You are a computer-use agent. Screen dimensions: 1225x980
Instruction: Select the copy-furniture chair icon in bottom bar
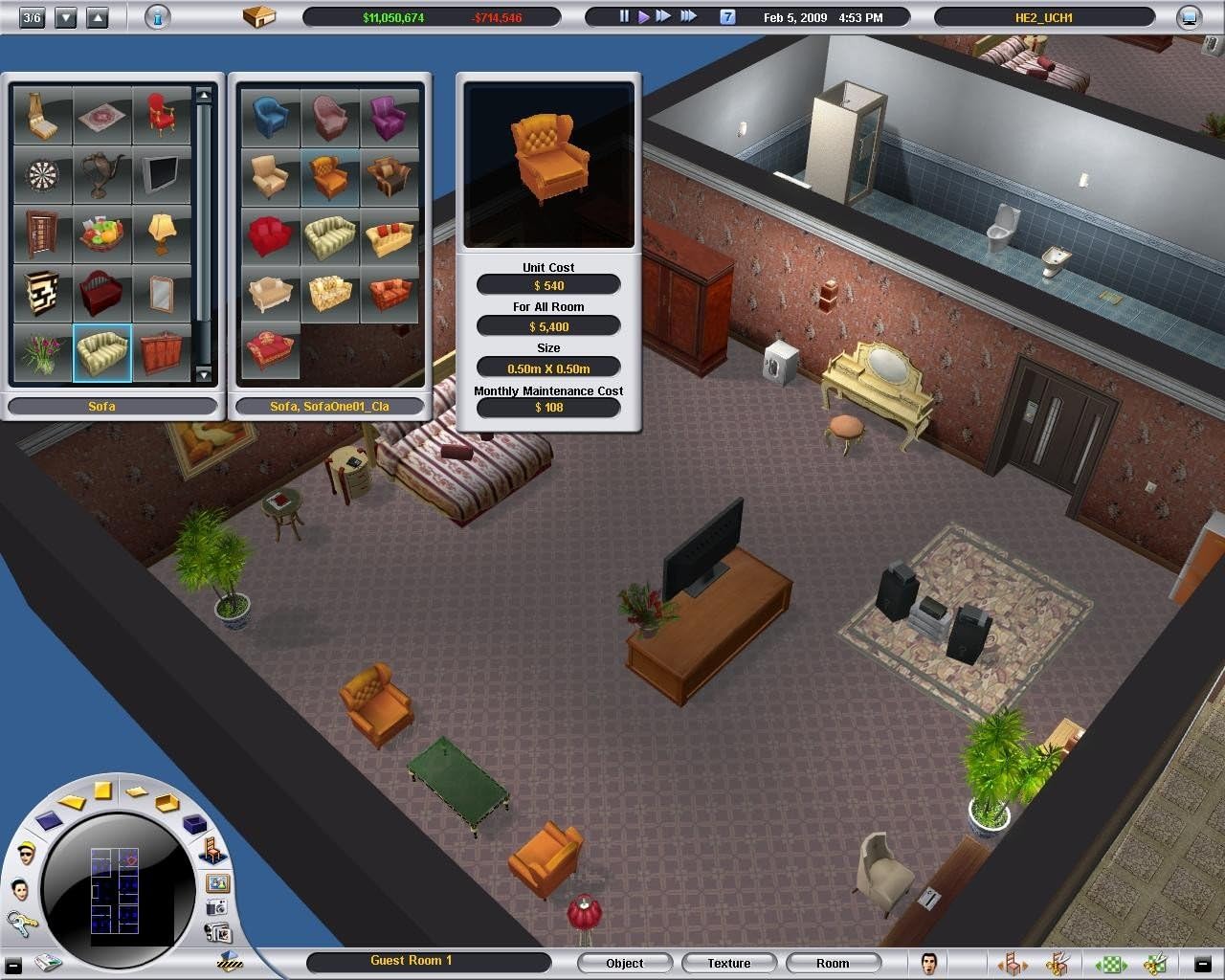pyautogui.click(x=1013, y=963)
